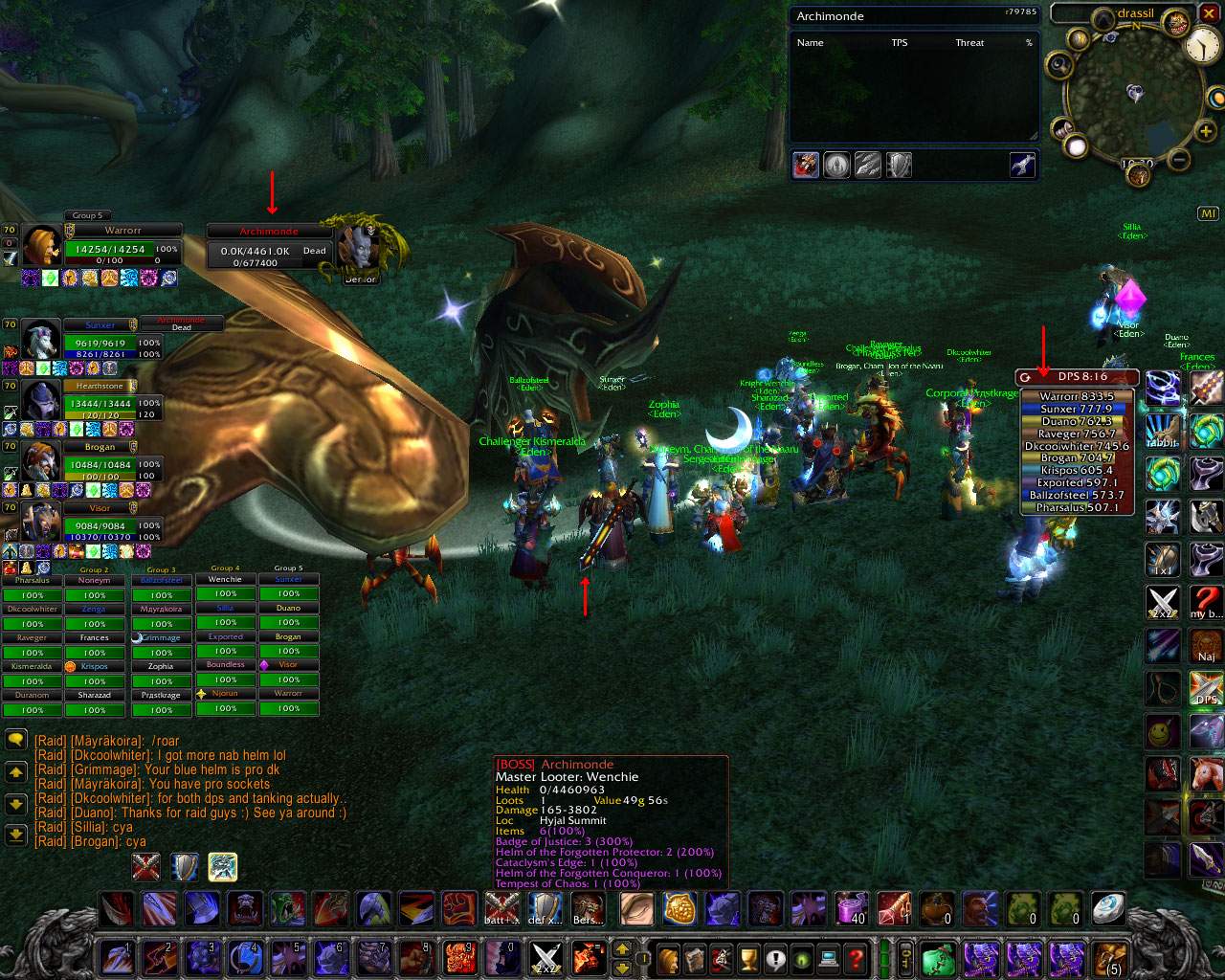Screen dimensions: 1225x980
Task: Select Wenchie in the Group 4 raid frames
Action: [226, 580]
